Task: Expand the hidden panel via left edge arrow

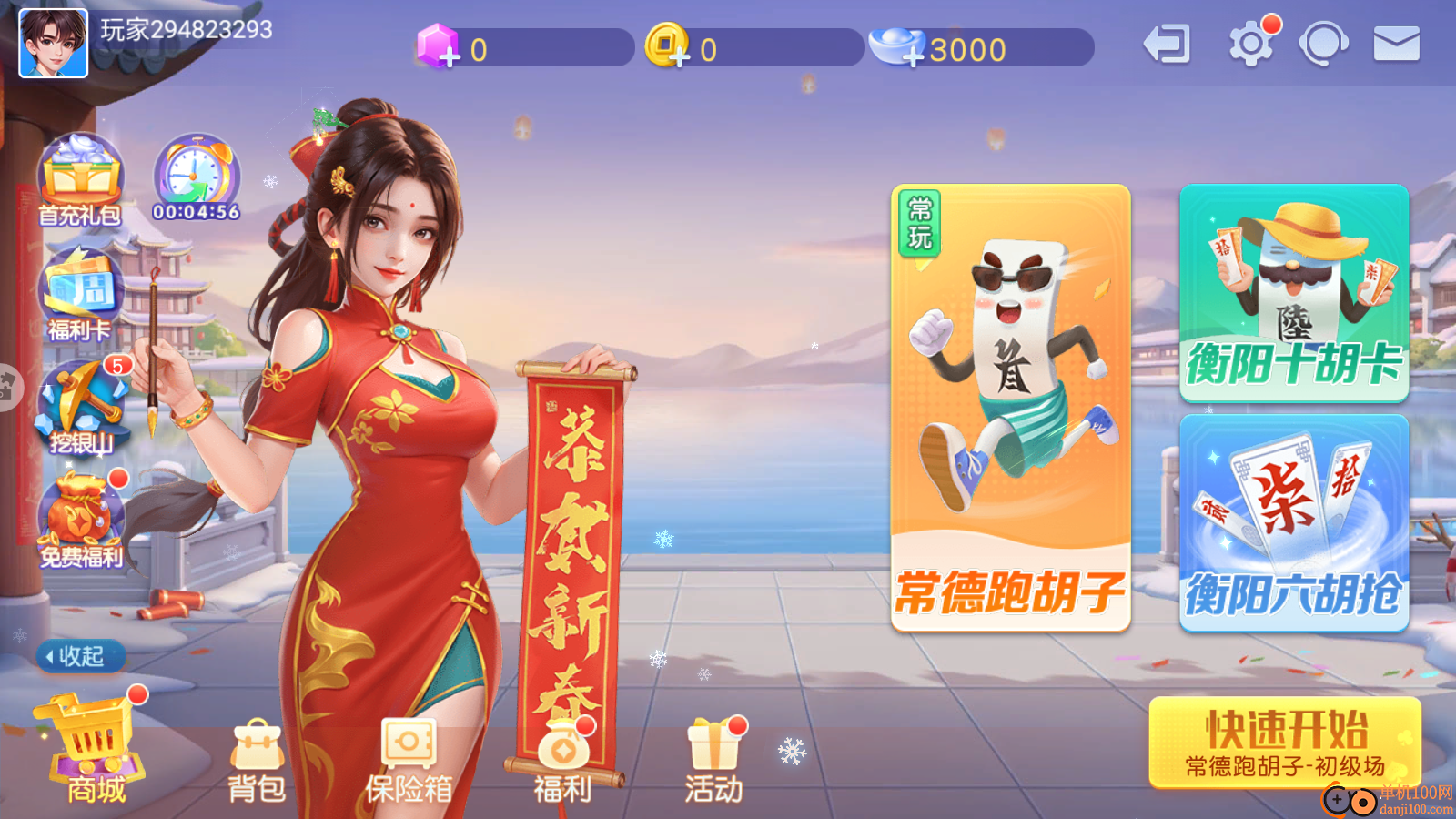Action: [9, 387]
